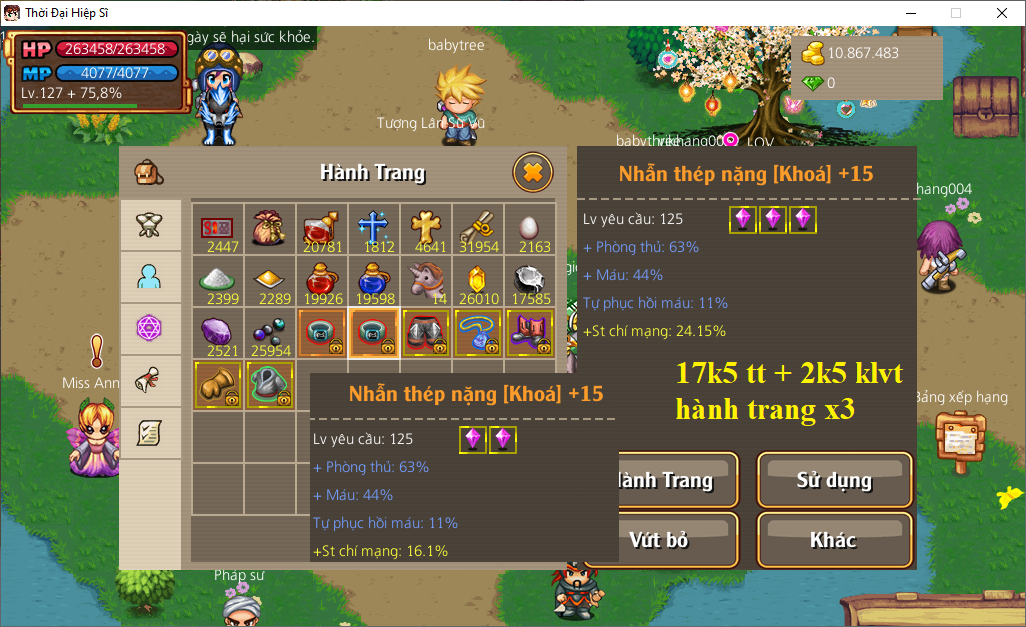The height and width of the screenshot is (627, 1026).
Task: Close the game window
Action: [1001, 13]
